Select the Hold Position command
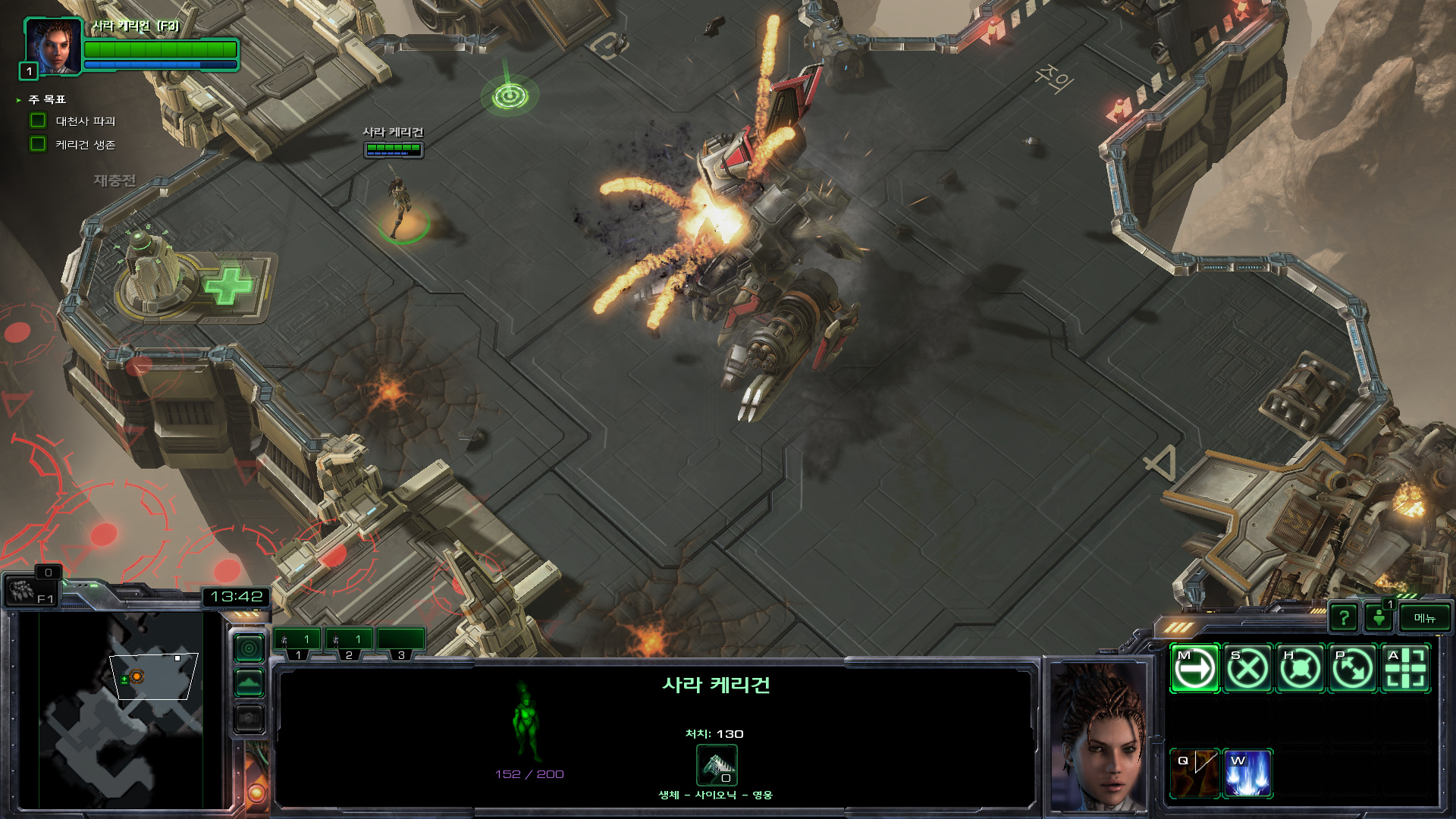Image resolution: width=1456 pixels, height=819 pixels. [x=1300, y=669]
